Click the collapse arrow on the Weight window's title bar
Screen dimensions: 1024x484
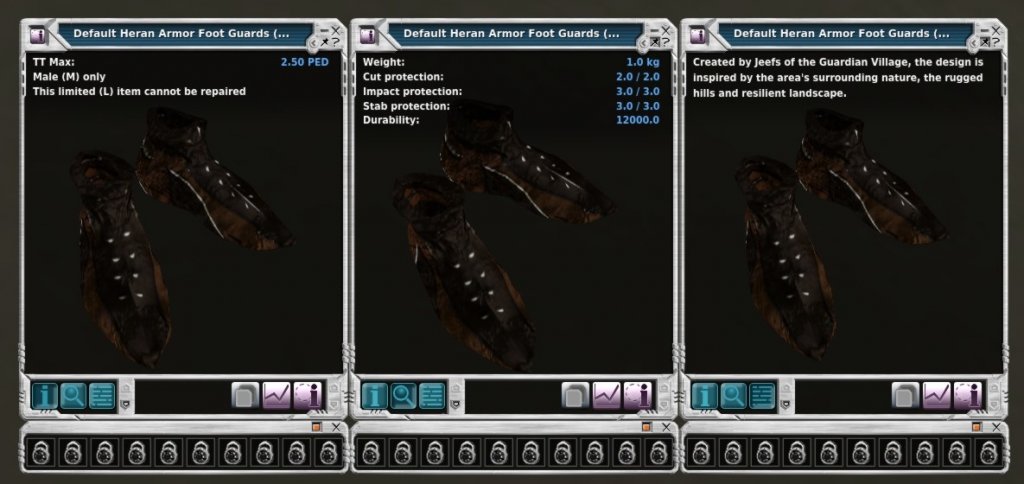(642, 44)
